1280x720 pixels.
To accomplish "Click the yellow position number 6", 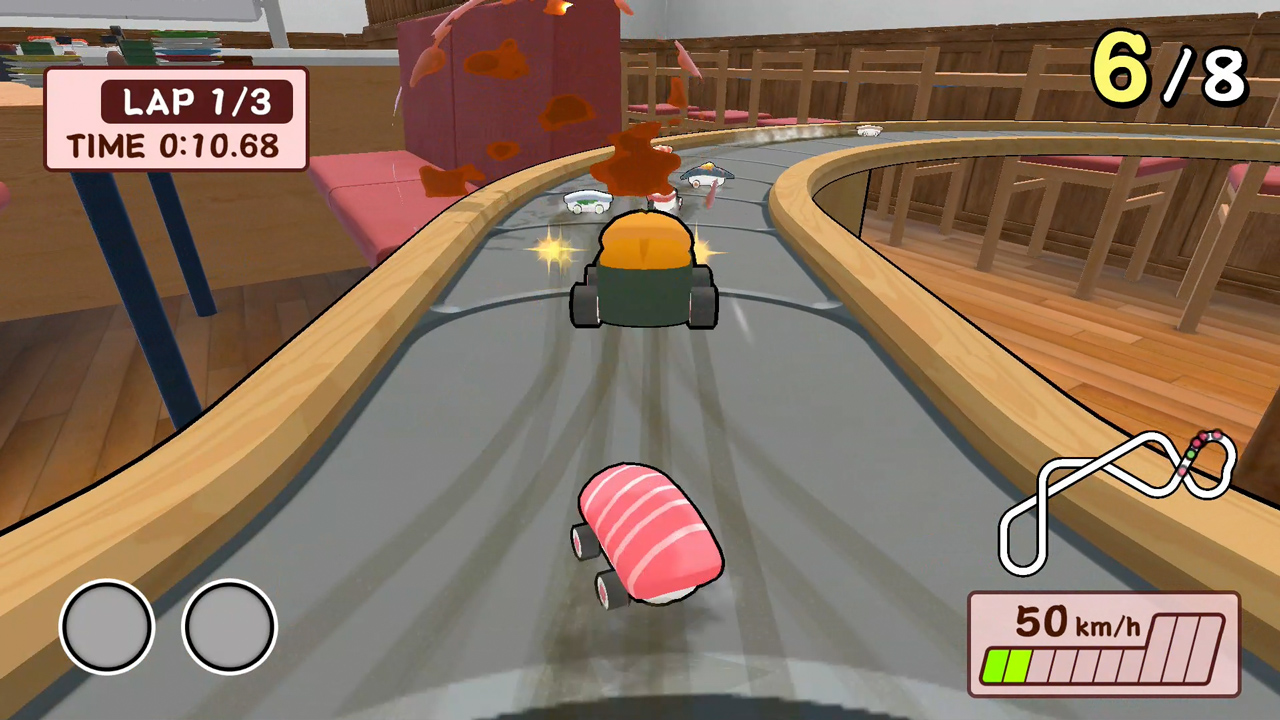I will [1120, 68].
